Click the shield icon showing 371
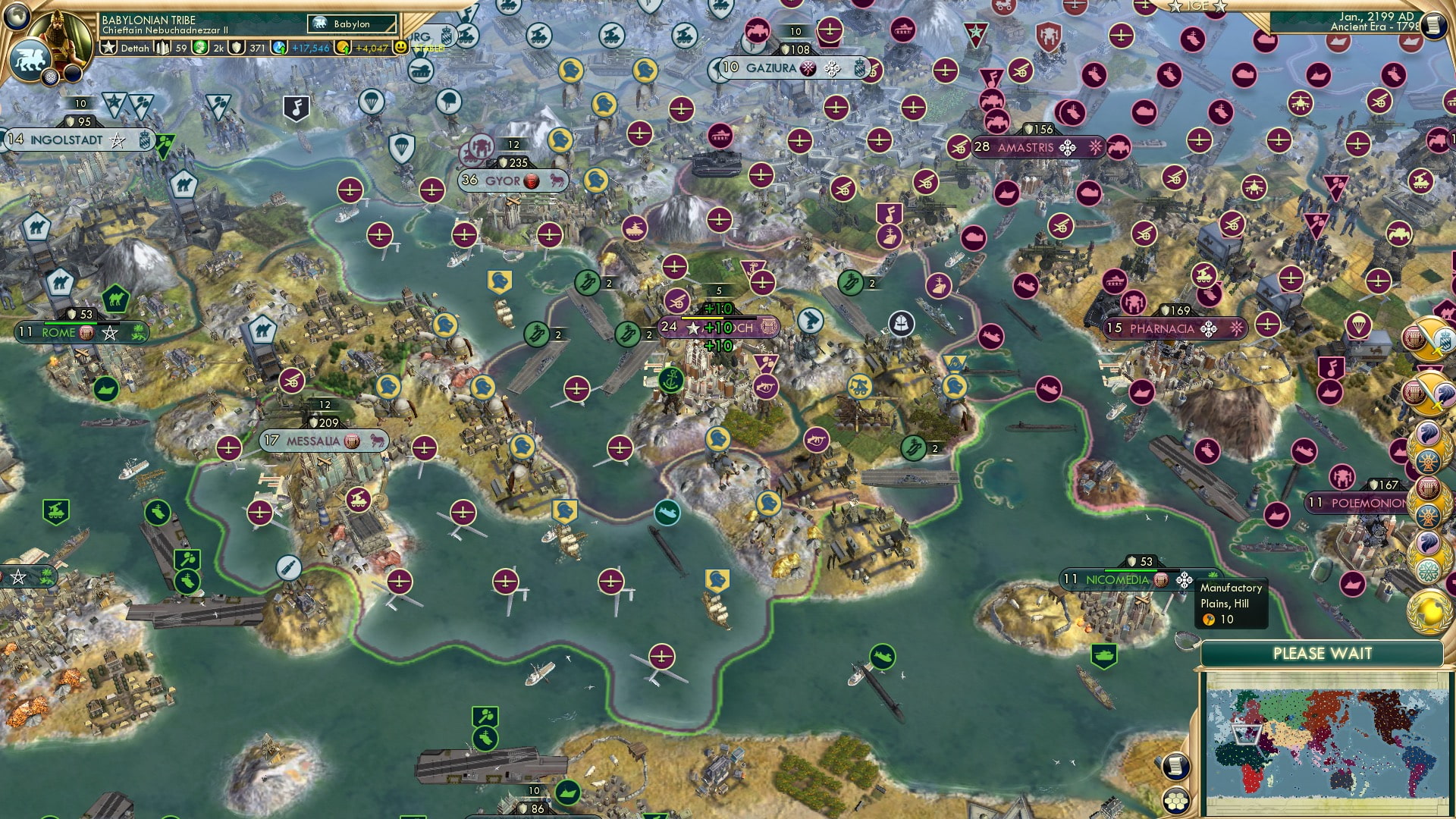Image resolution: width=1456 pixels, height=819 pixels. click(x=237, y=49)
